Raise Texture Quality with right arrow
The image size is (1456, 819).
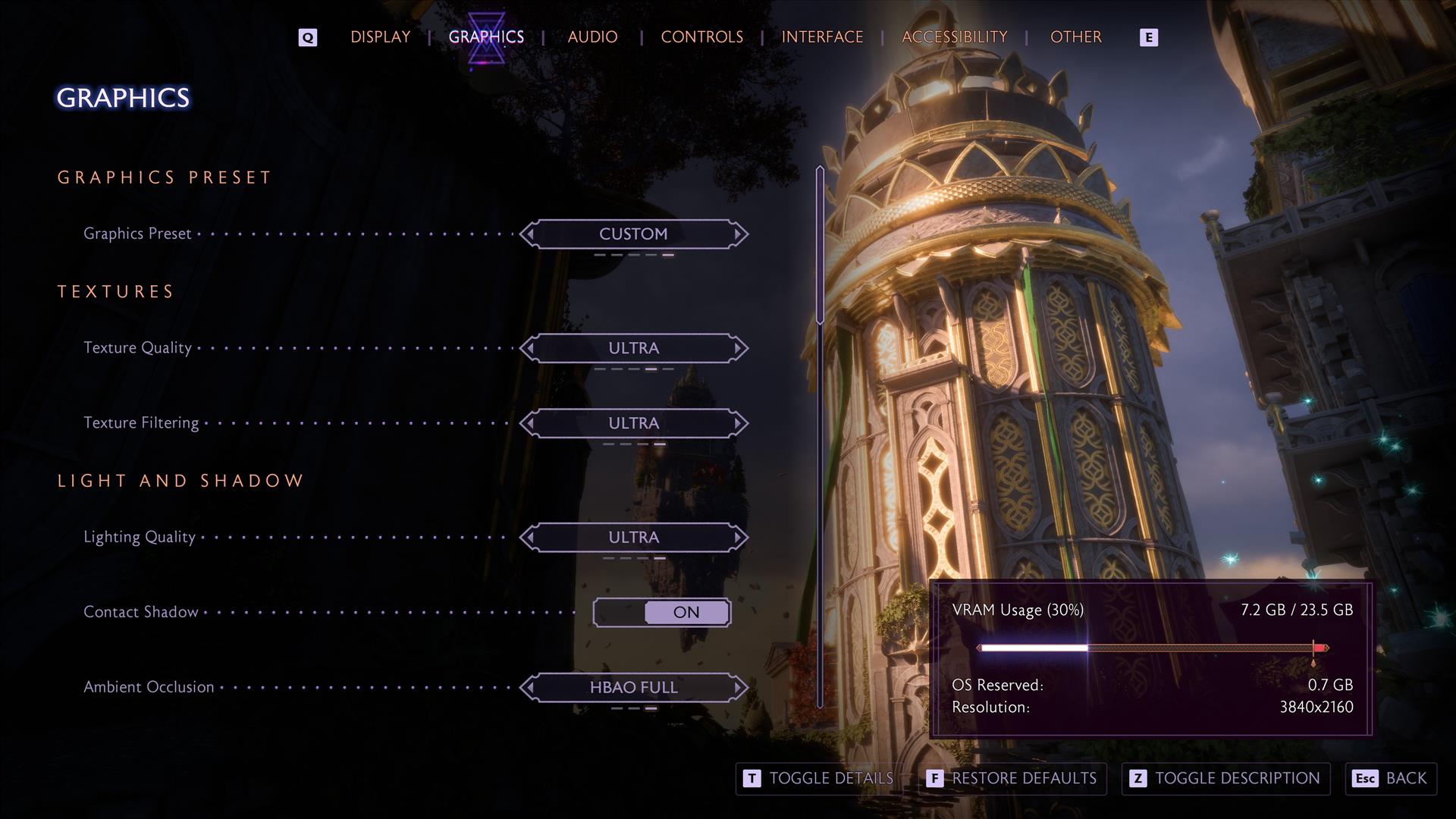738,348
